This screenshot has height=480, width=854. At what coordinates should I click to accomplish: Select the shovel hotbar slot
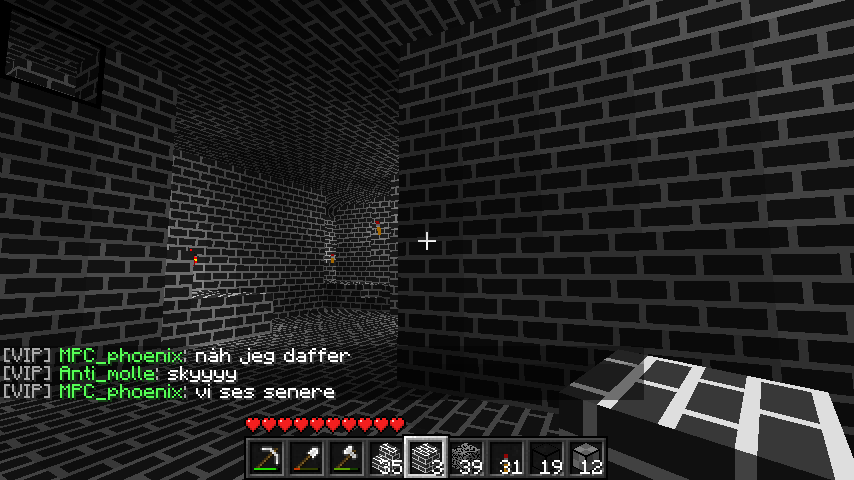click(306, 458)
